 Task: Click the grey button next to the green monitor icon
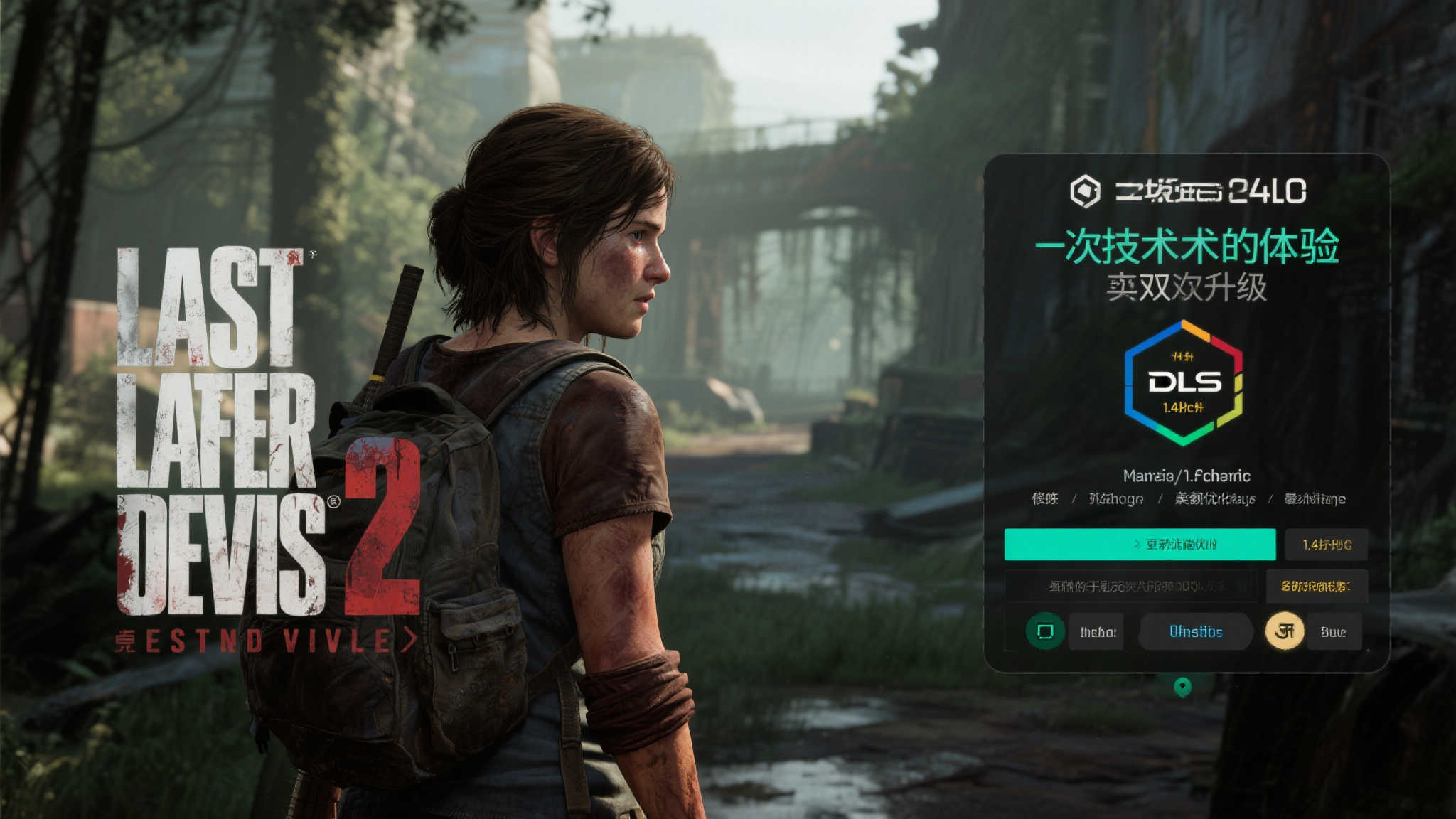(x=1097, y=631)
